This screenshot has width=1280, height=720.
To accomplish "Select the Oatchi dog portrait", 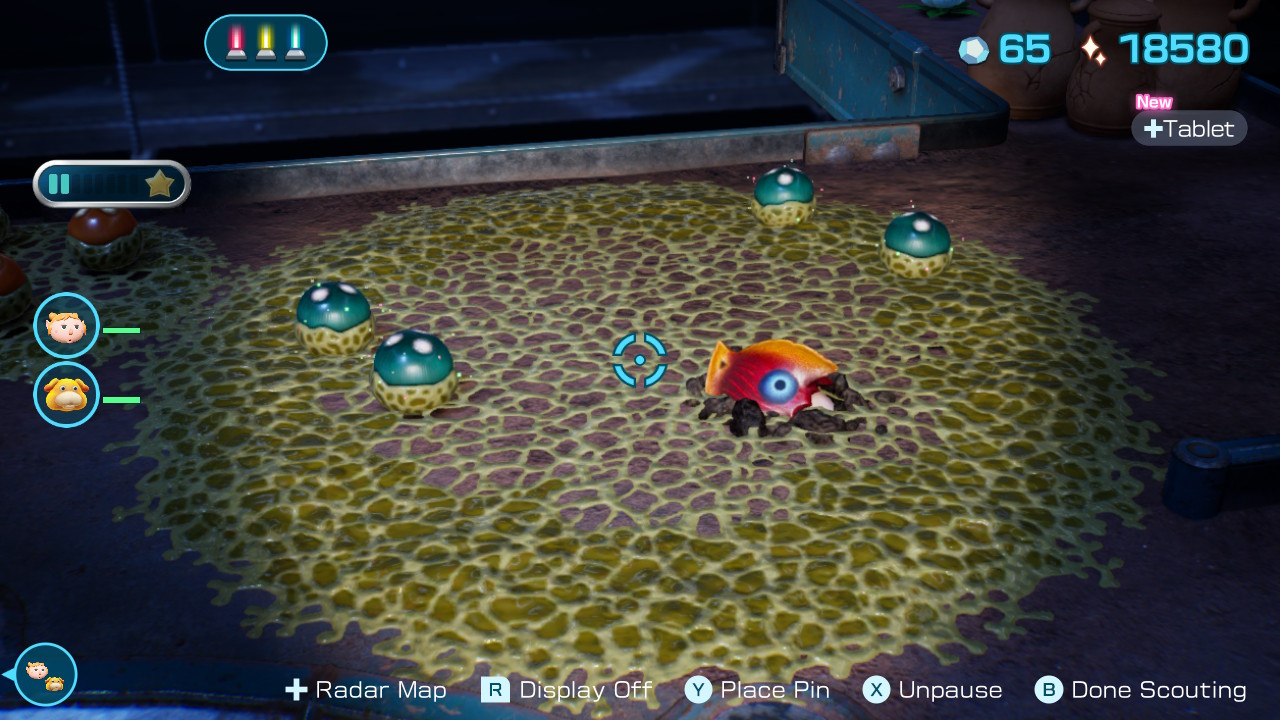I will click(x=67, y=395).
